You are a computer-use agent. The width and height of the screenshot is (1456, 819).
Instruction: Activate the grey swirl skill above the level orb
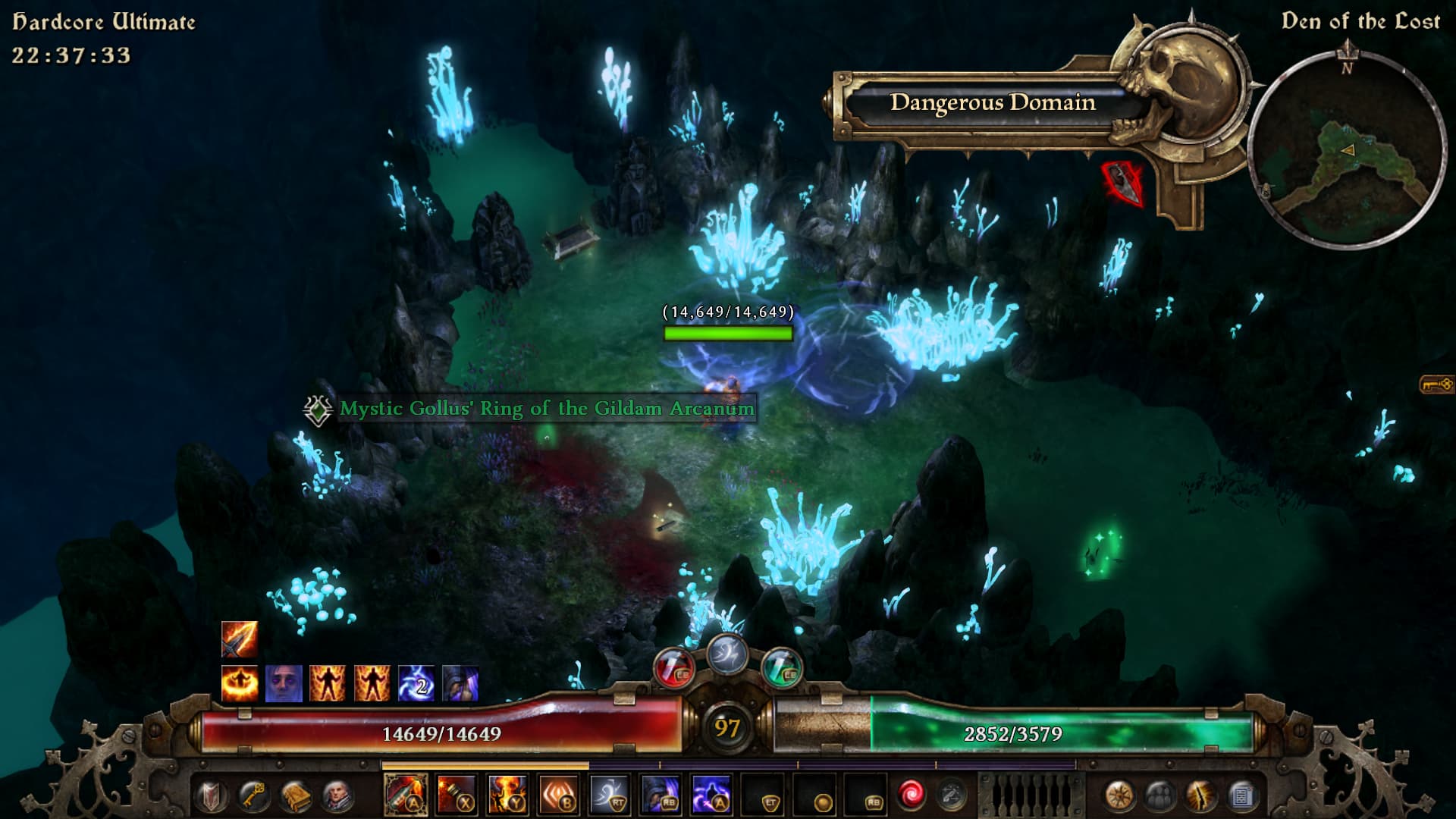click(x=727, y=653)
